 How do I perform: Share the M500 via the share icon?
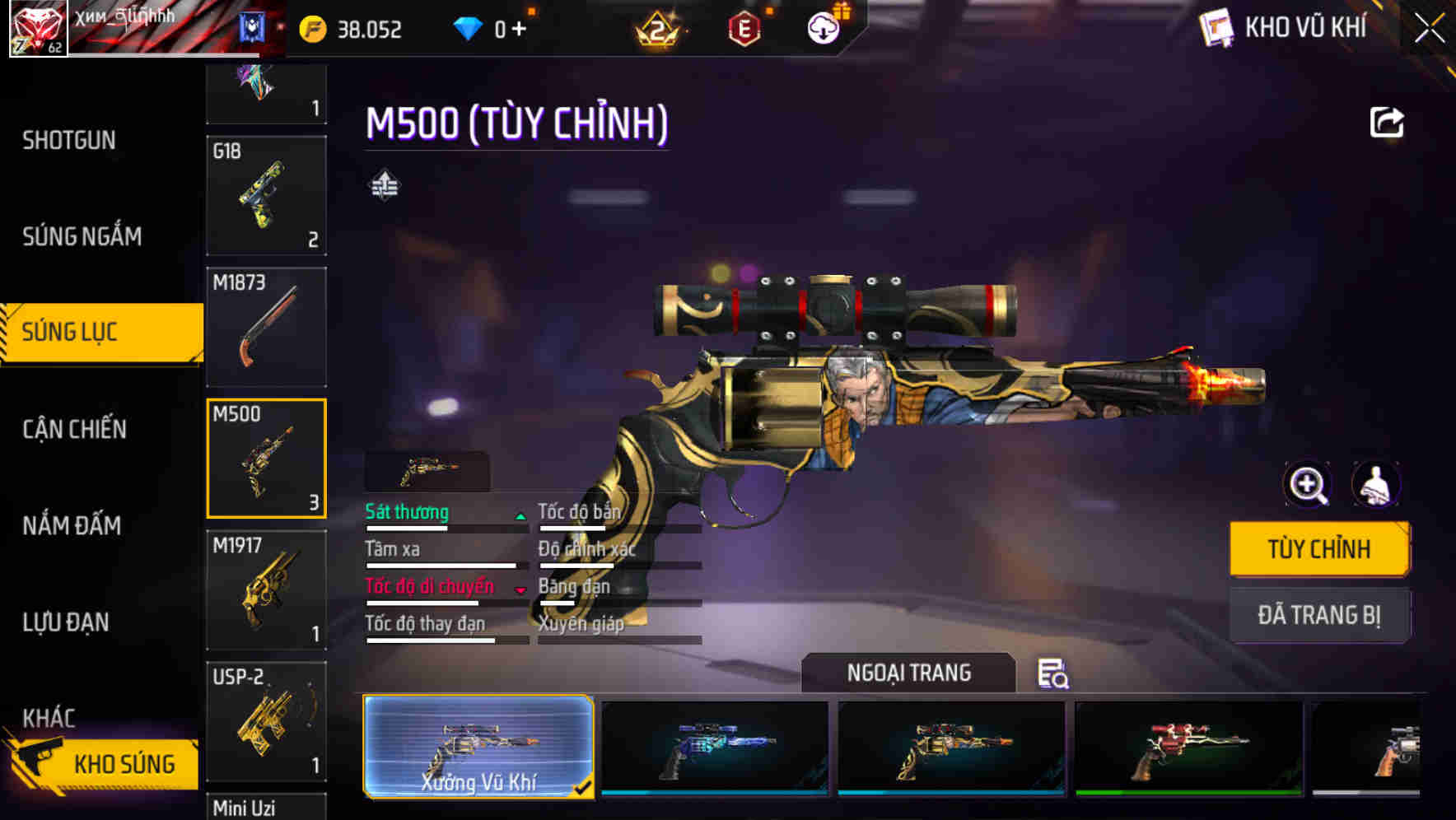tap(1386, 122)
